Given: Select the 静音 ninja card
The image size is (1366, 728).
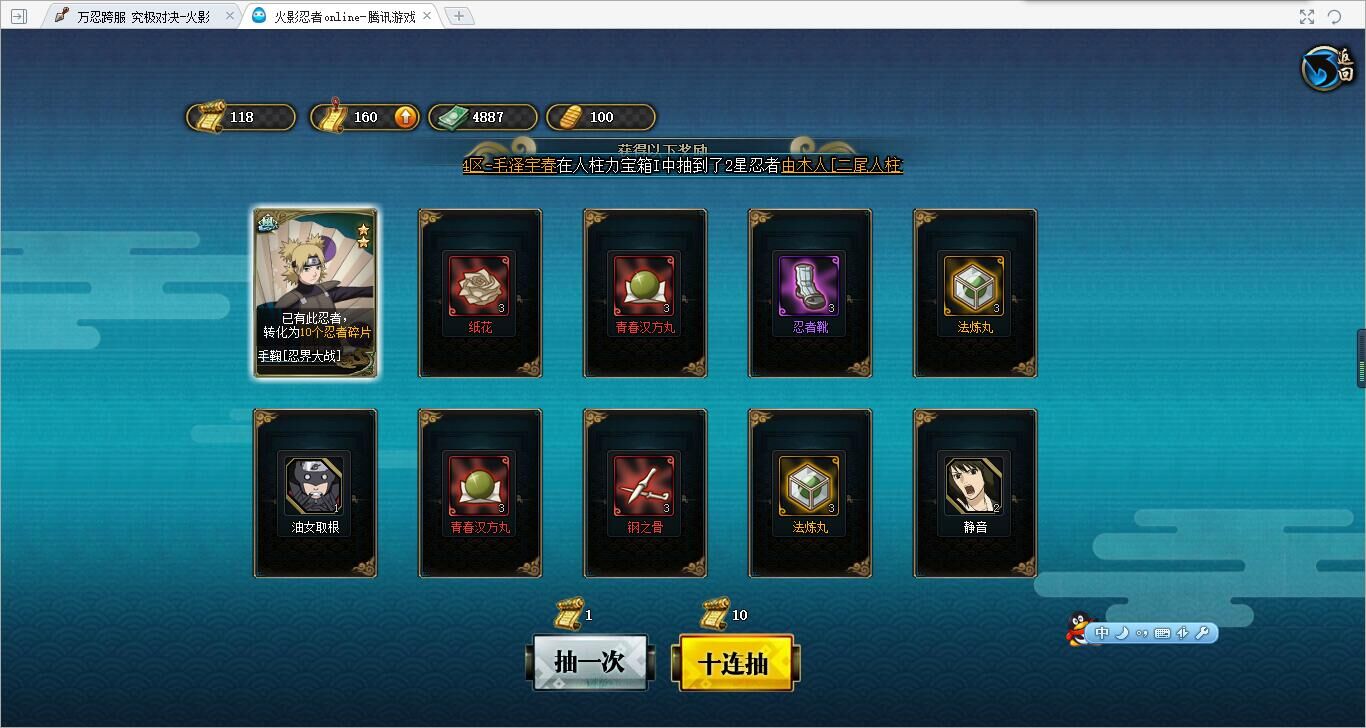Looking at the screenshot, I should 975,493.
